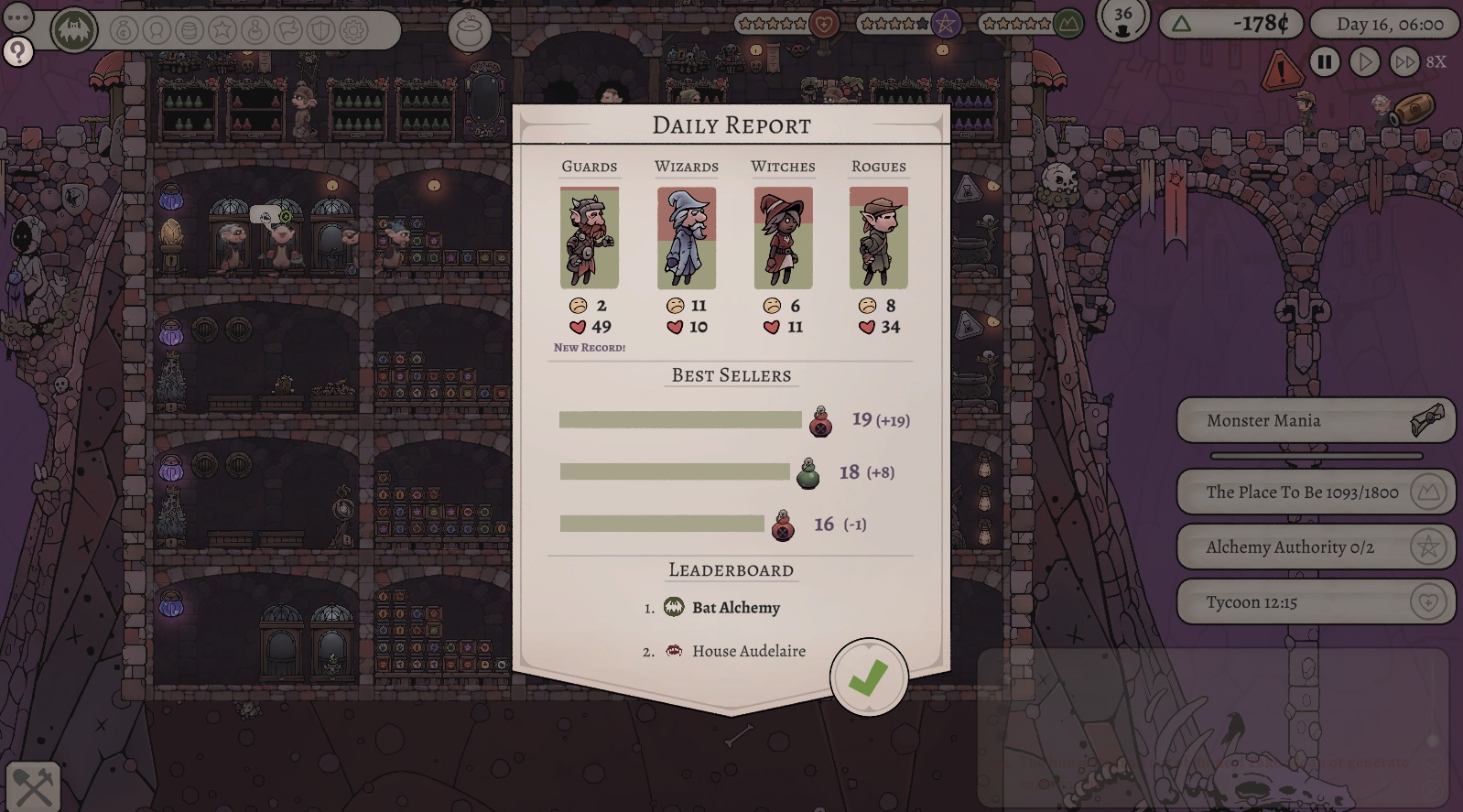Open the cauldron brewing button
The height and width of the screenshot is (812, 1463).
[x=470, y=31]
